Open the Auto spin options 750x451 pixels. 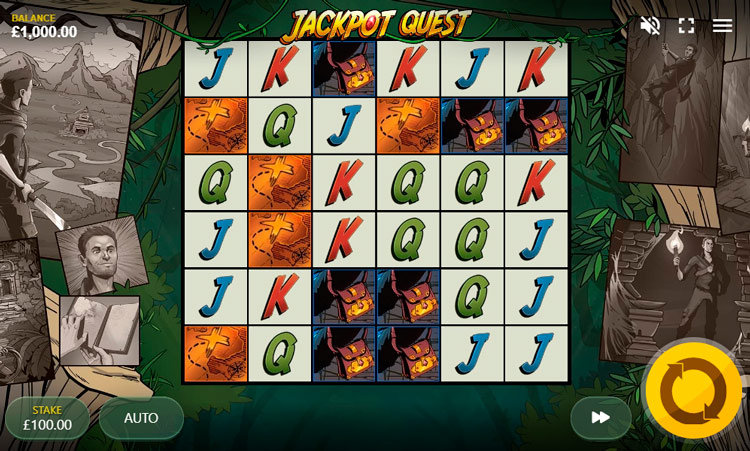[x=141, y=418]
